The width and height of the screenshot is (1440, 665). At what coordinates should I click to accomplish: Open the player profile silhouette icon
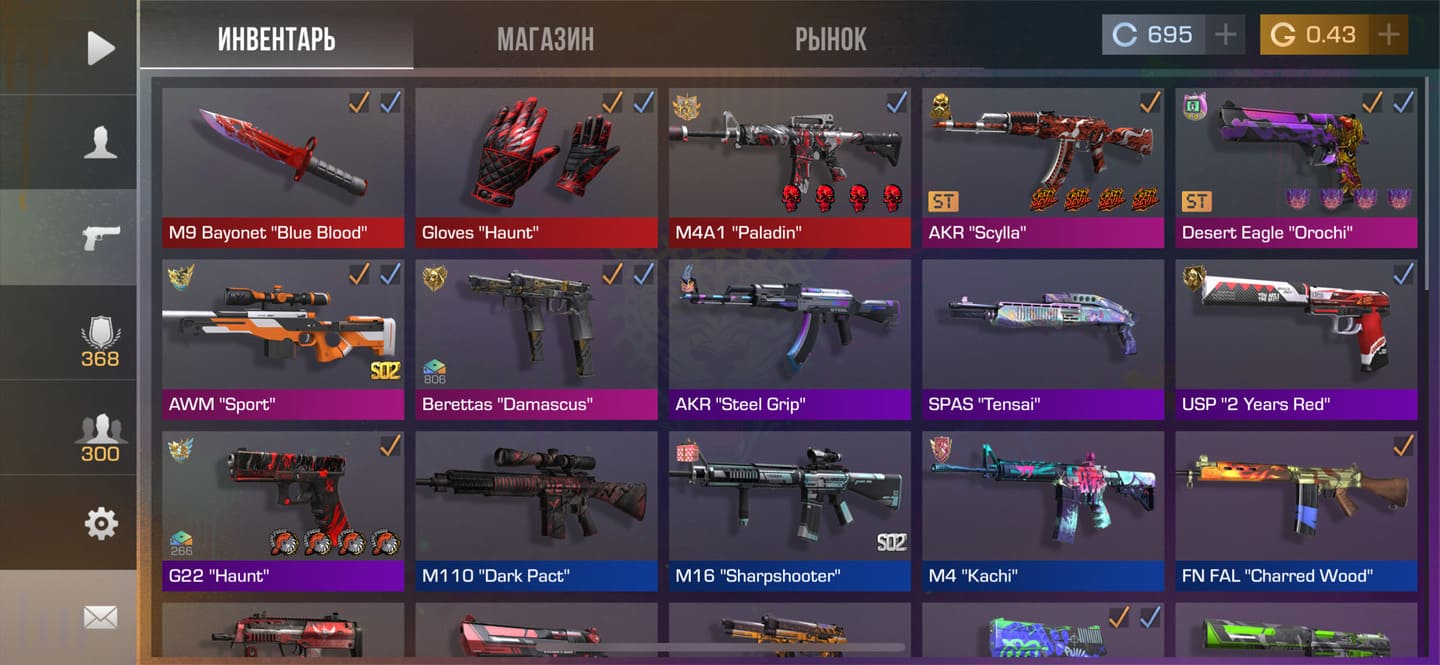tap(100, 142)
